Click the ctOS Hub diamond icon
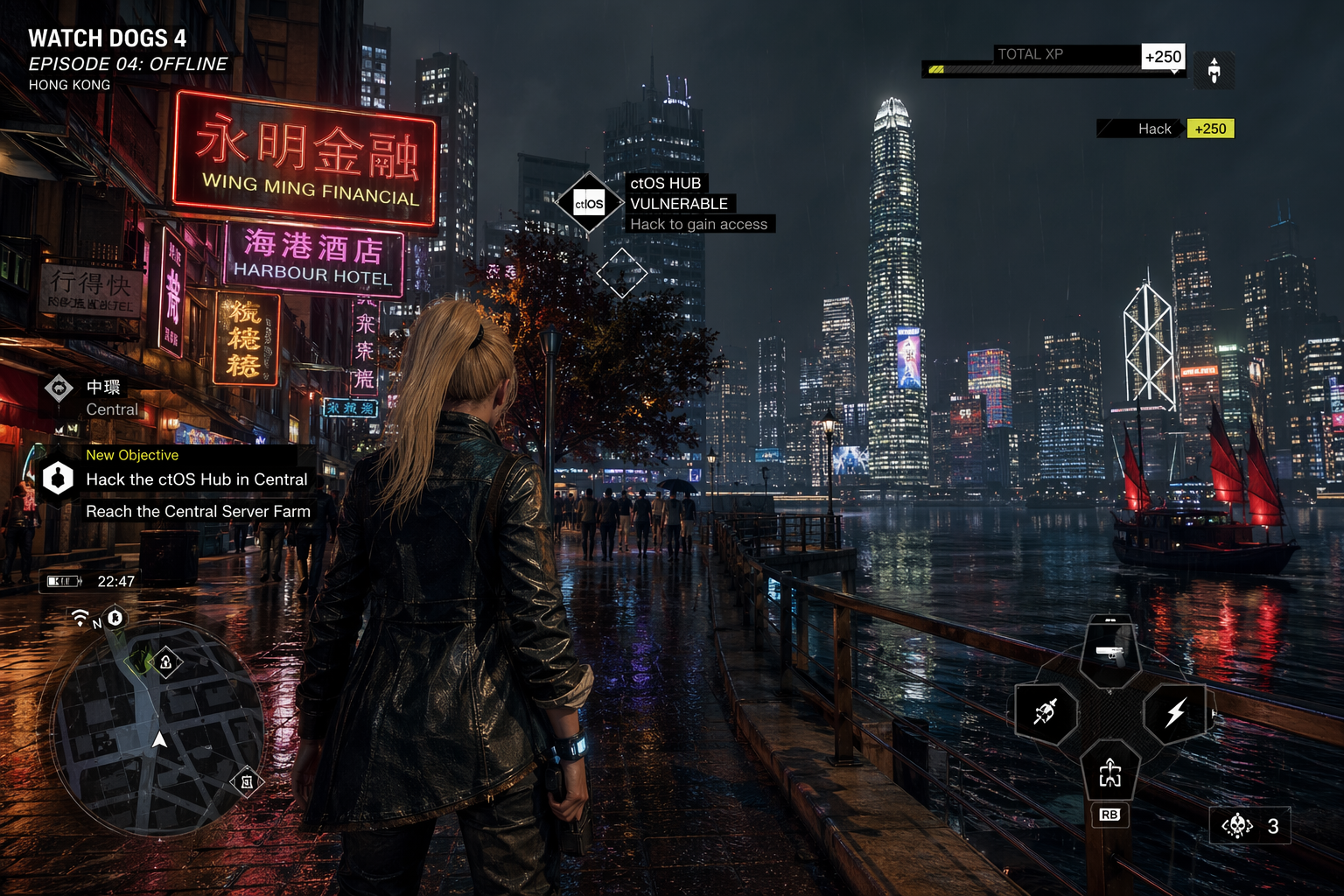Image resolution: width=1344 pixels, height=896 pixels. point(589,204)
